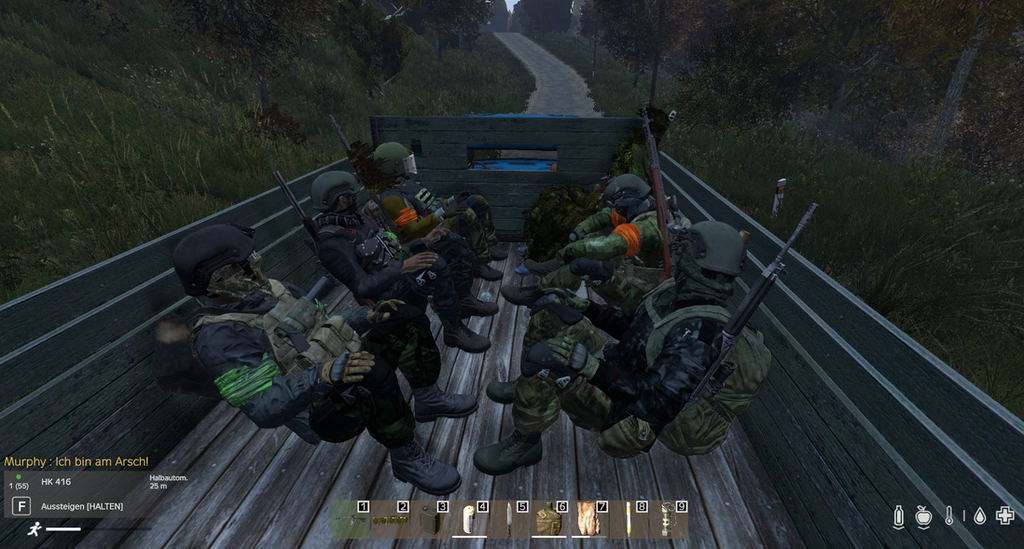
Task: Click the blood drop status icon
Action: 979,516
